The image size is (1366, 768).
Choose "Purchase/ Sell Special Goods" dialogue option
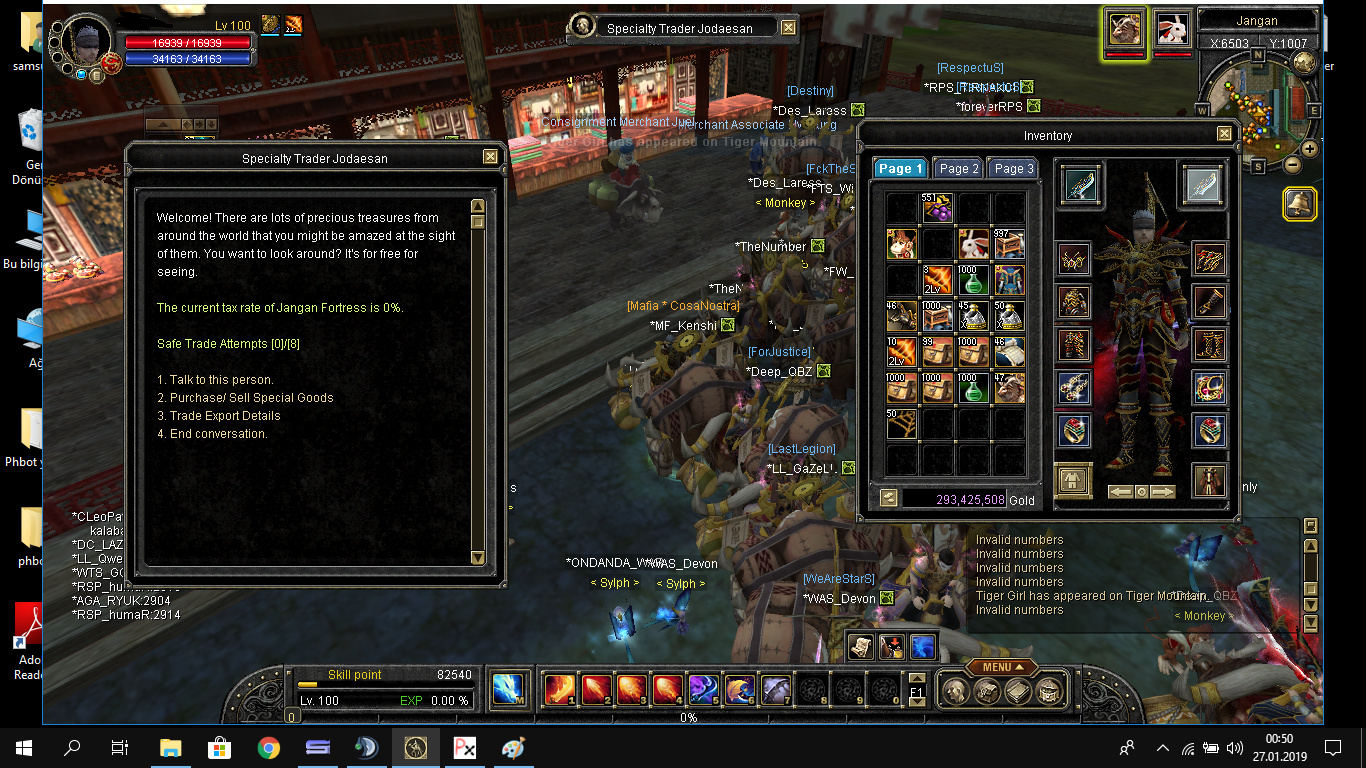(251, 398)
